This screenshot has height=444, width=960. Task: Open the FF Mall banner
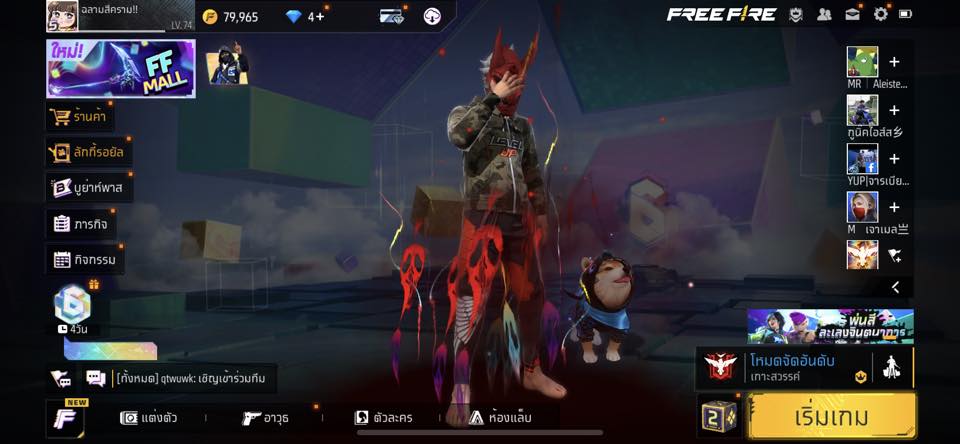[120, 69]
